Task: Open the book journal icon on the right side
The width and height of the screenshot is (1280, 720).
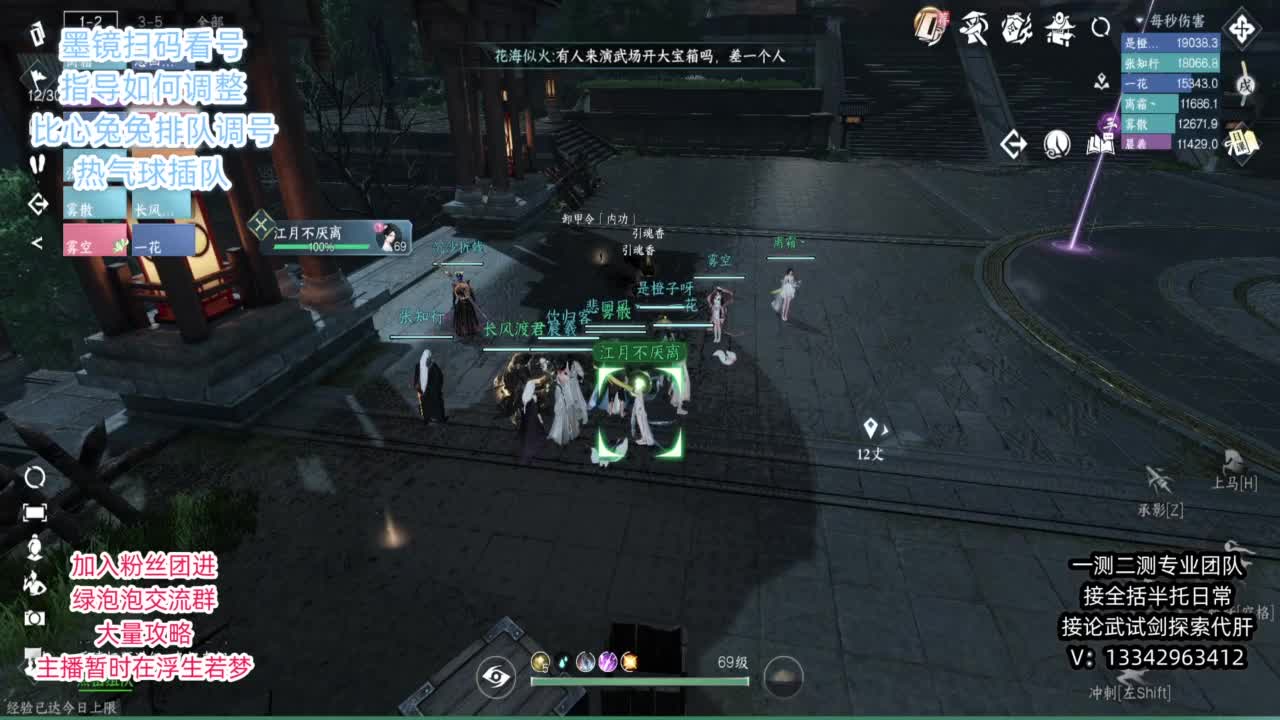Action: coord(1100,145)
